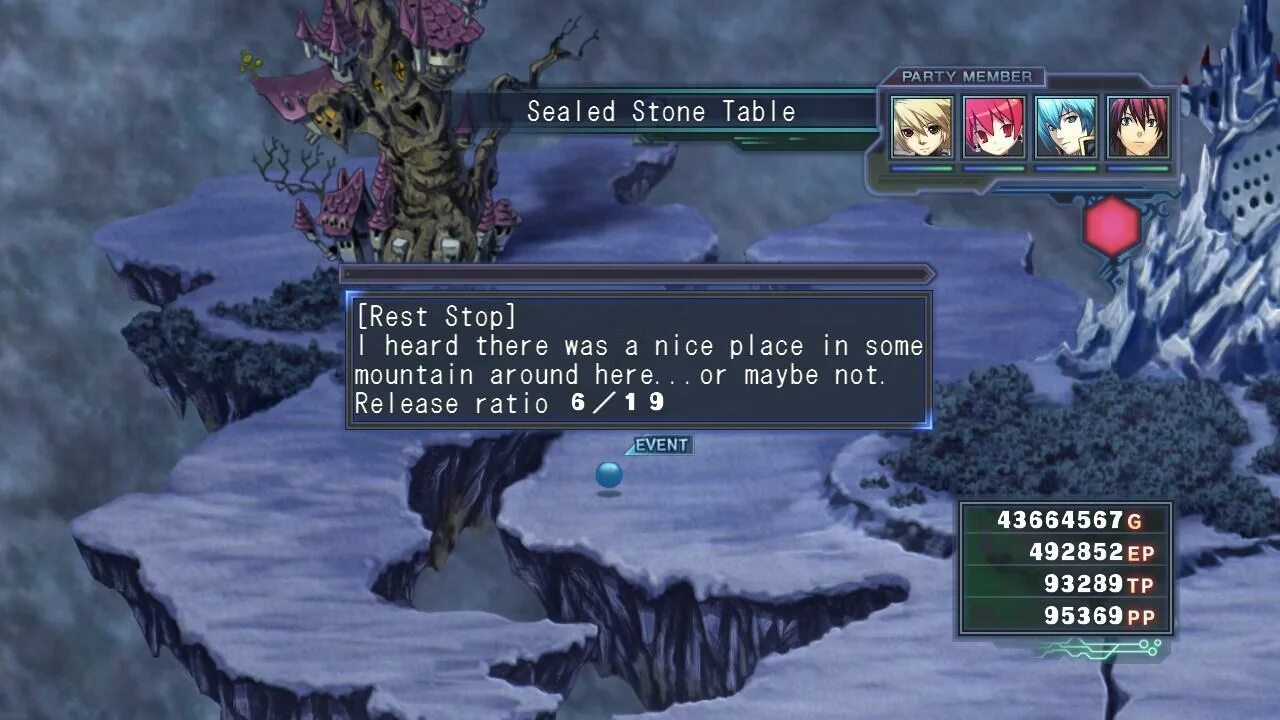Pick the blue-haired party member portrait
The width and height of the screenshot is (1280, 720).
(x=1066, y=127)
